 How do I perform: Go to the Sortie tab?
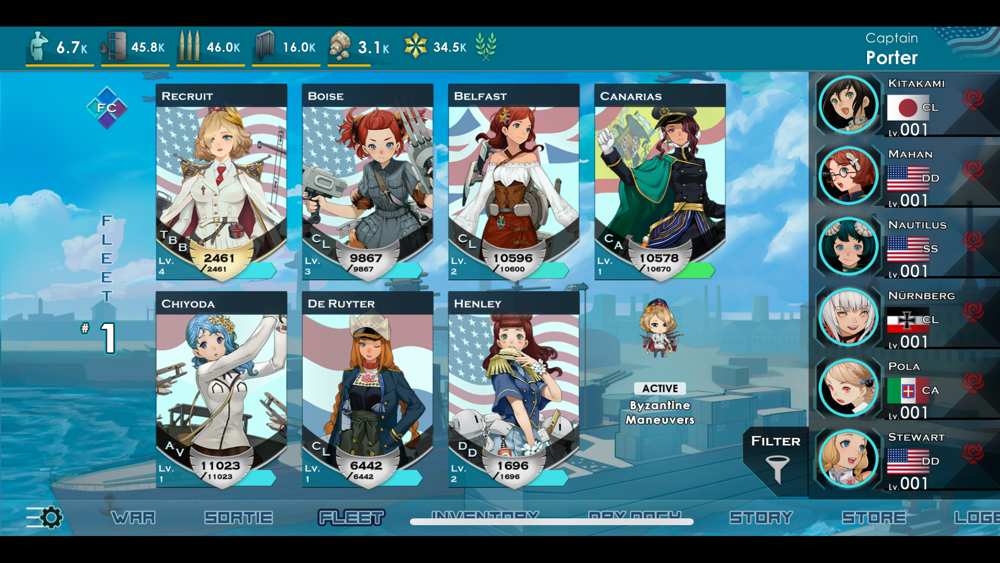coord(238,517)
